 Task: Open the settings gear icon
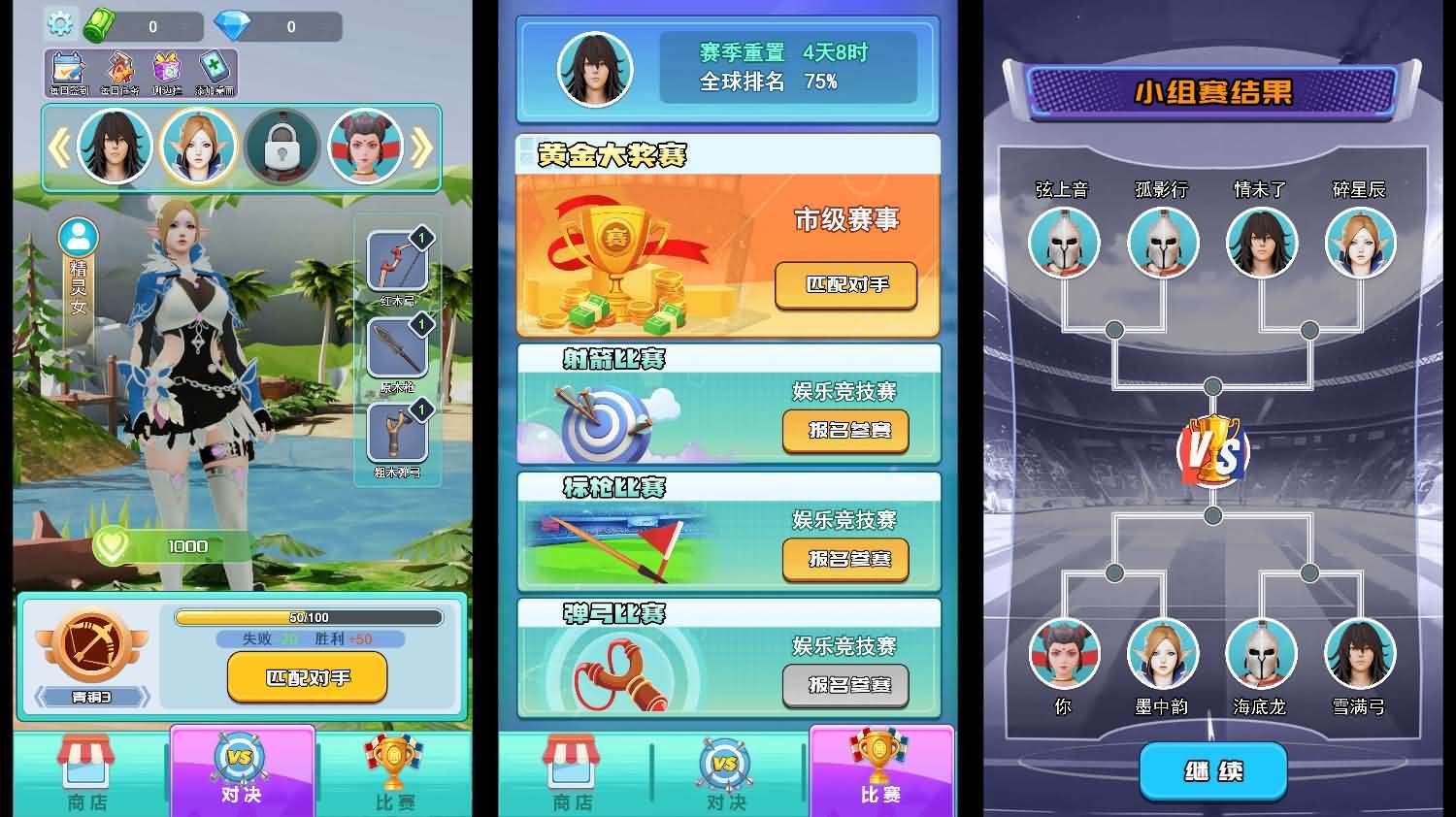pyautogui.click(x=60, y=24)
